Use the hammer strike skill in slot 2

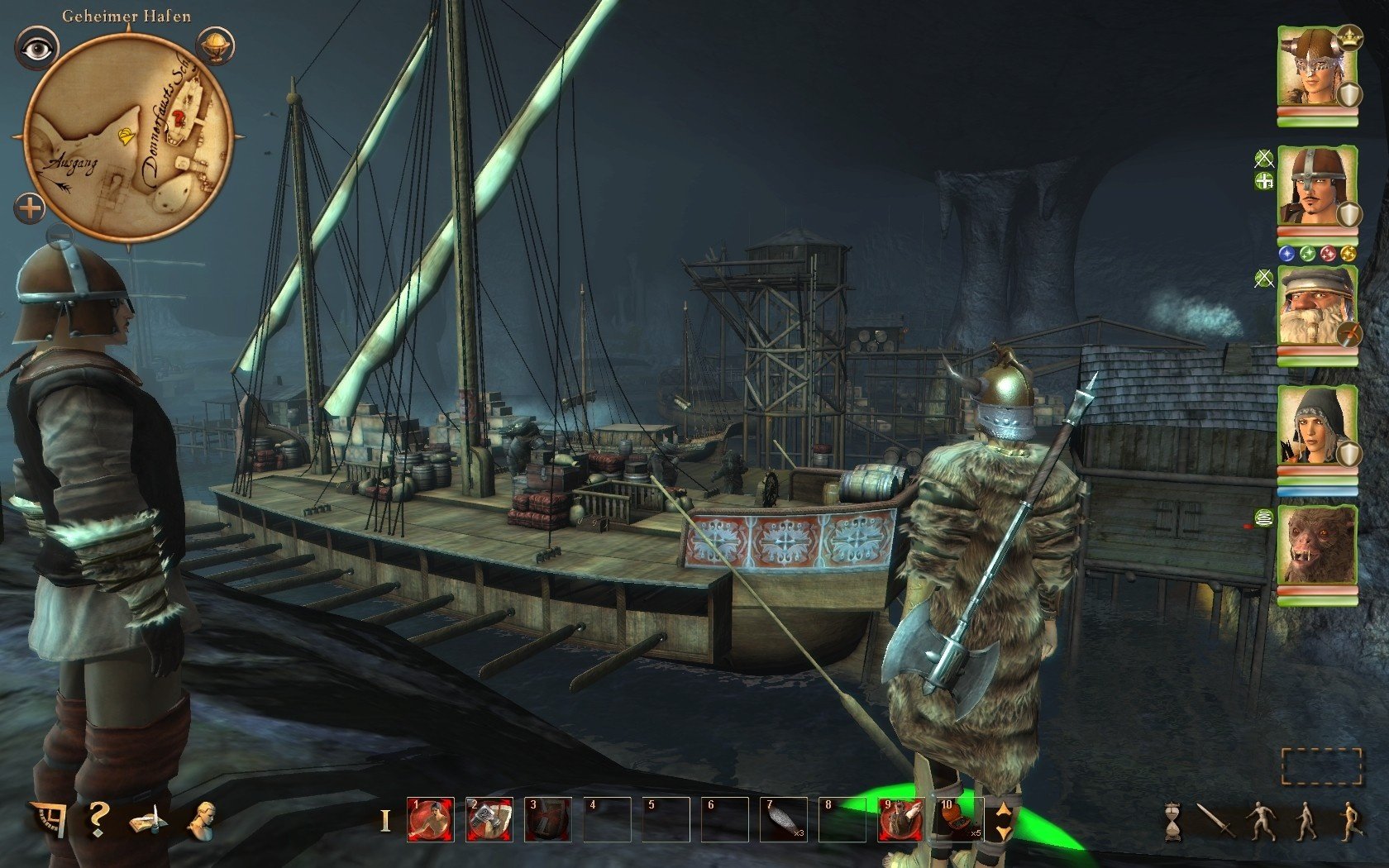tap(489, 819)
